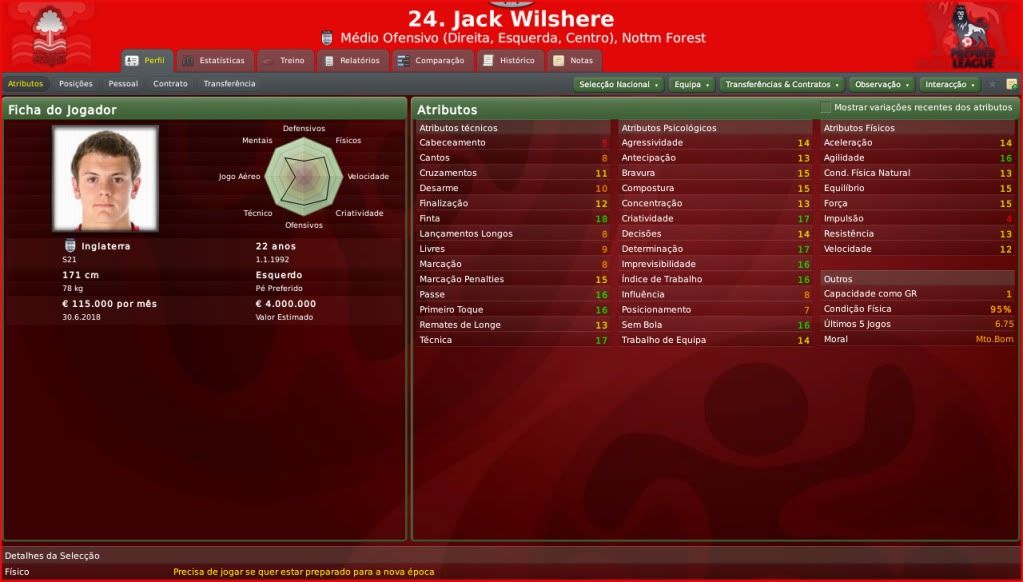Click the Nottm Forest club badge
The image size is (1023, 582).
tap(48, 37)
